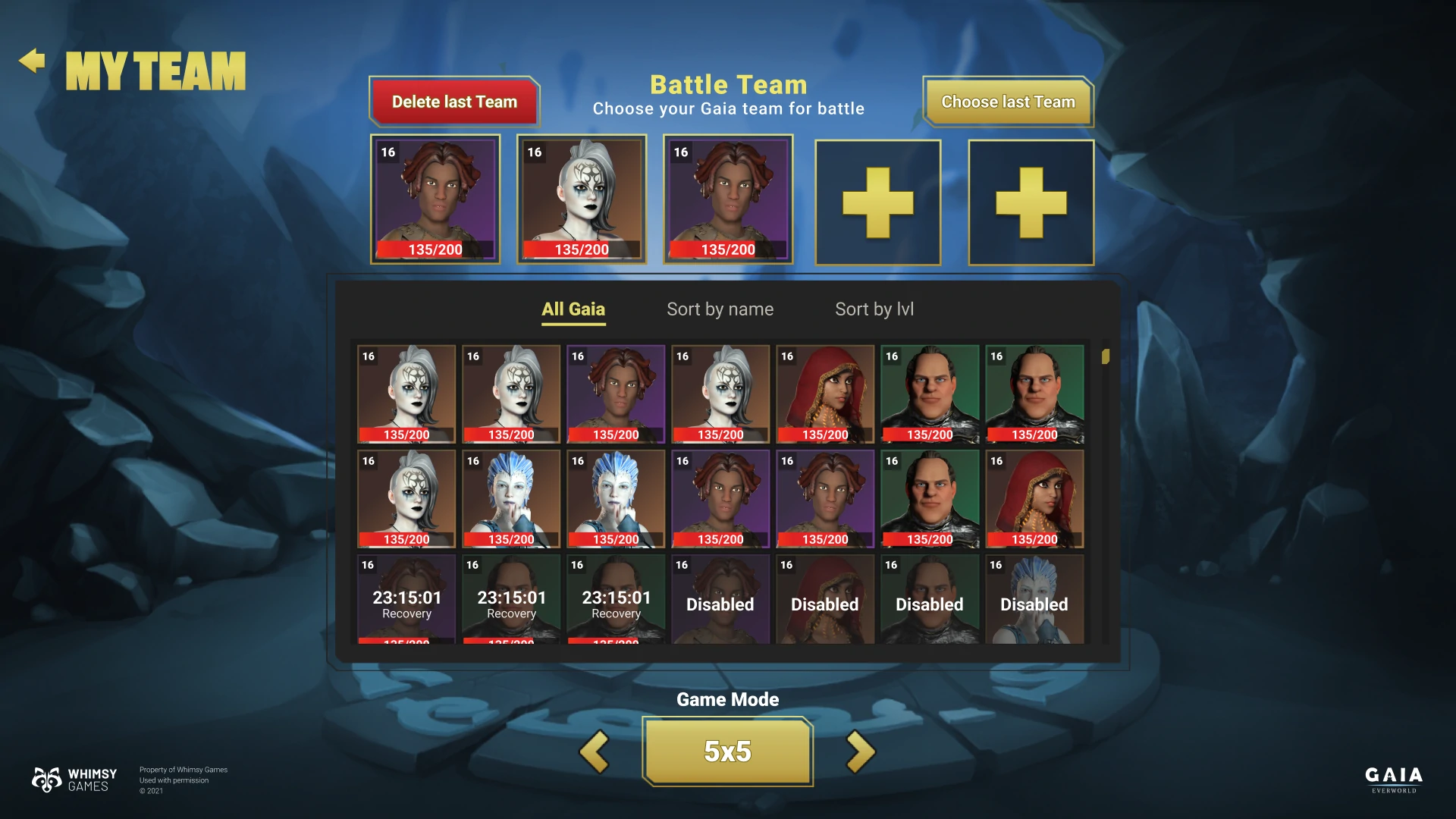Switch to the previous Game Mode
Viewport: 1456px width, 819px height.
[595, 752]
